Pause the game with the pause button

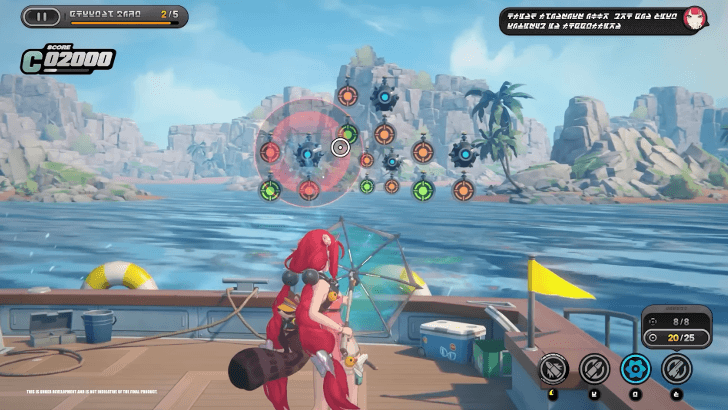[x=41, y=16]
